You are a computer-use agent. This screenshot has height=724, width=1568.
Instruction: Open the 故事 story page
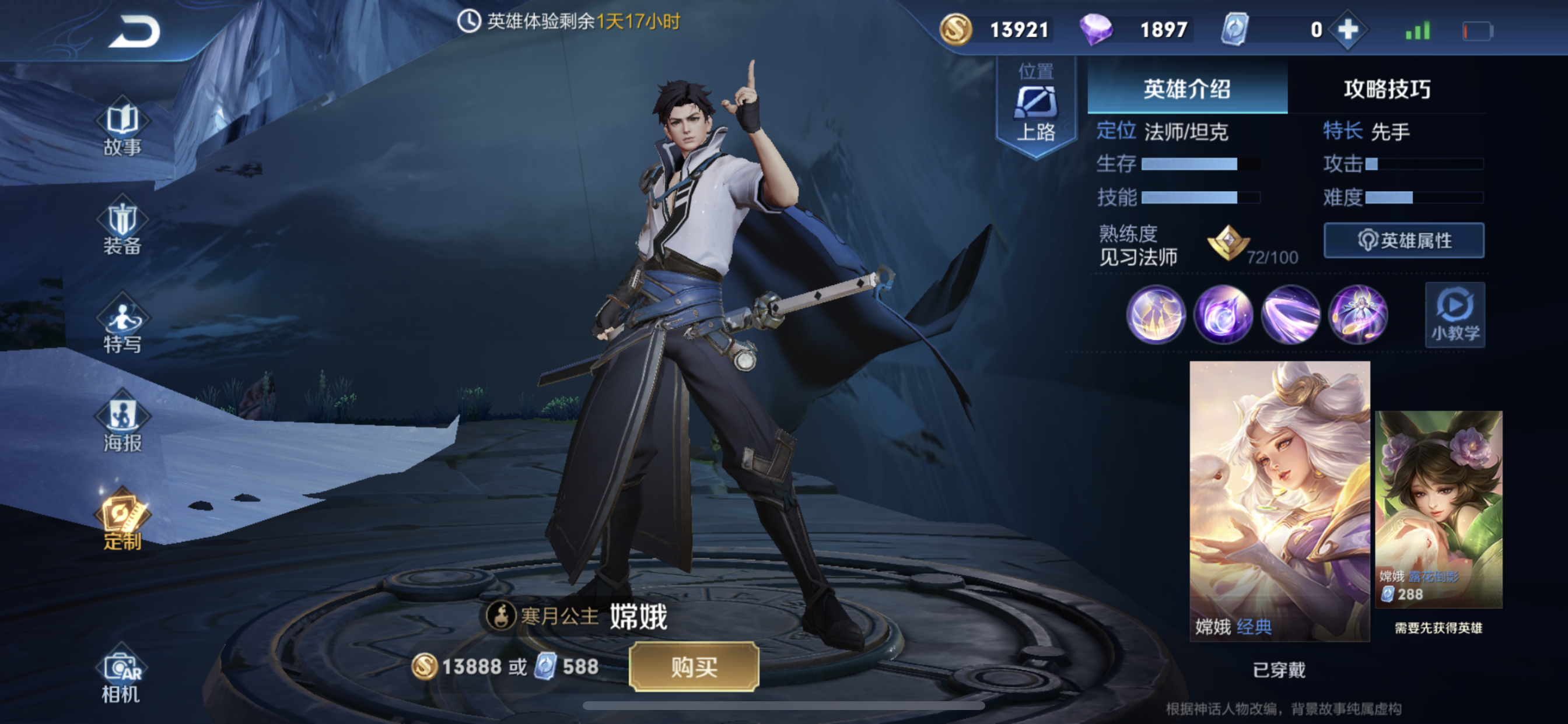(123, 128)
